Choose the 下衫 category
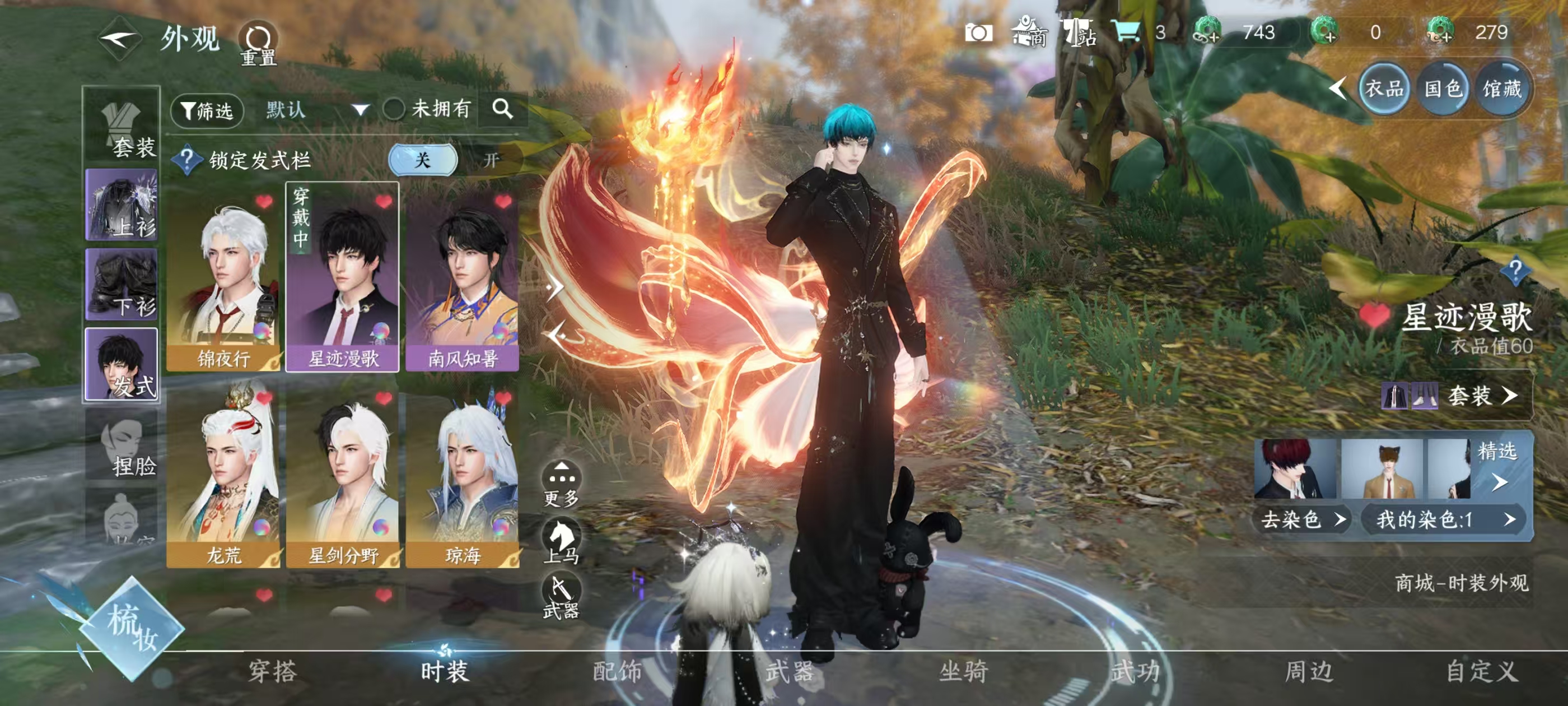The image size is (1568, 706). coord(122,285)
